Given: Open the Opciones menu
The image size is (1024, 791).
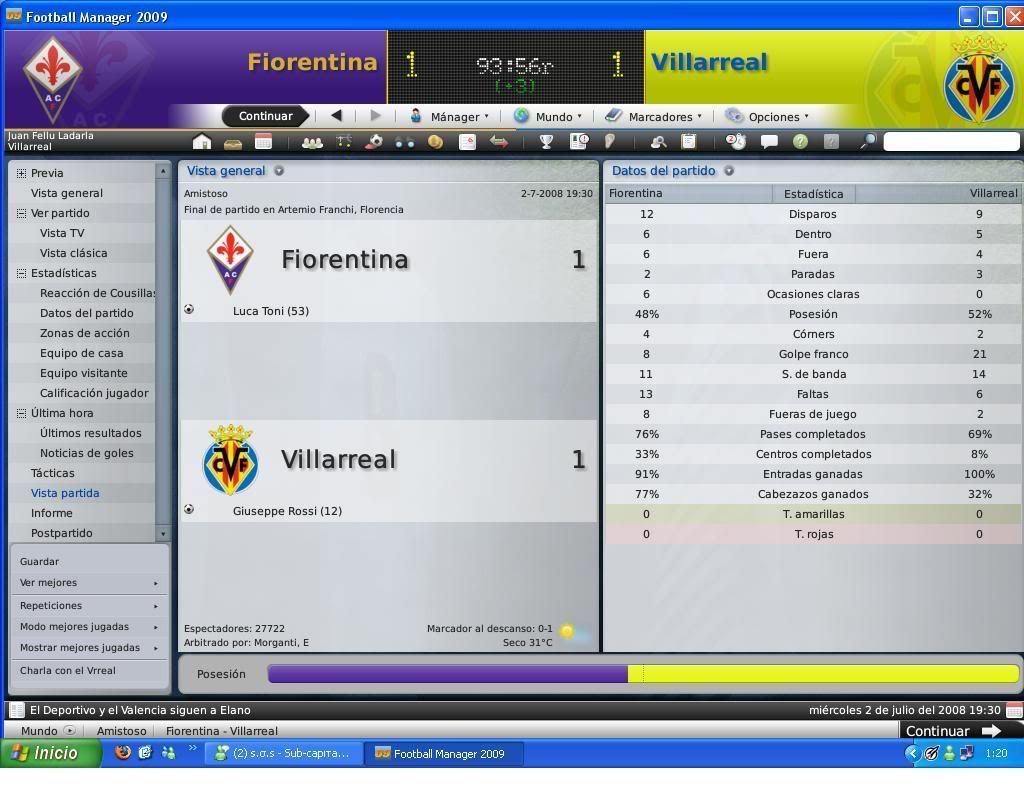Looking at the screenshot, I should click(767, 116).
